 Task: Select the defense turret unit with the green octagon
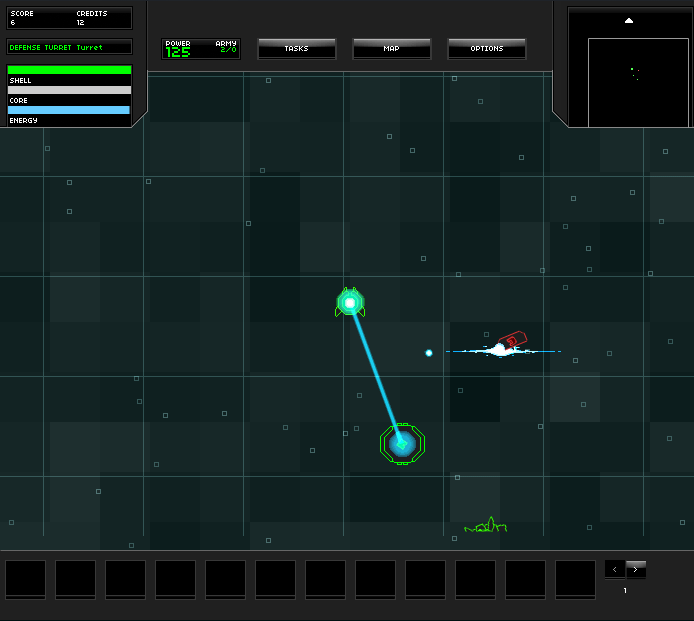point(402,442)
